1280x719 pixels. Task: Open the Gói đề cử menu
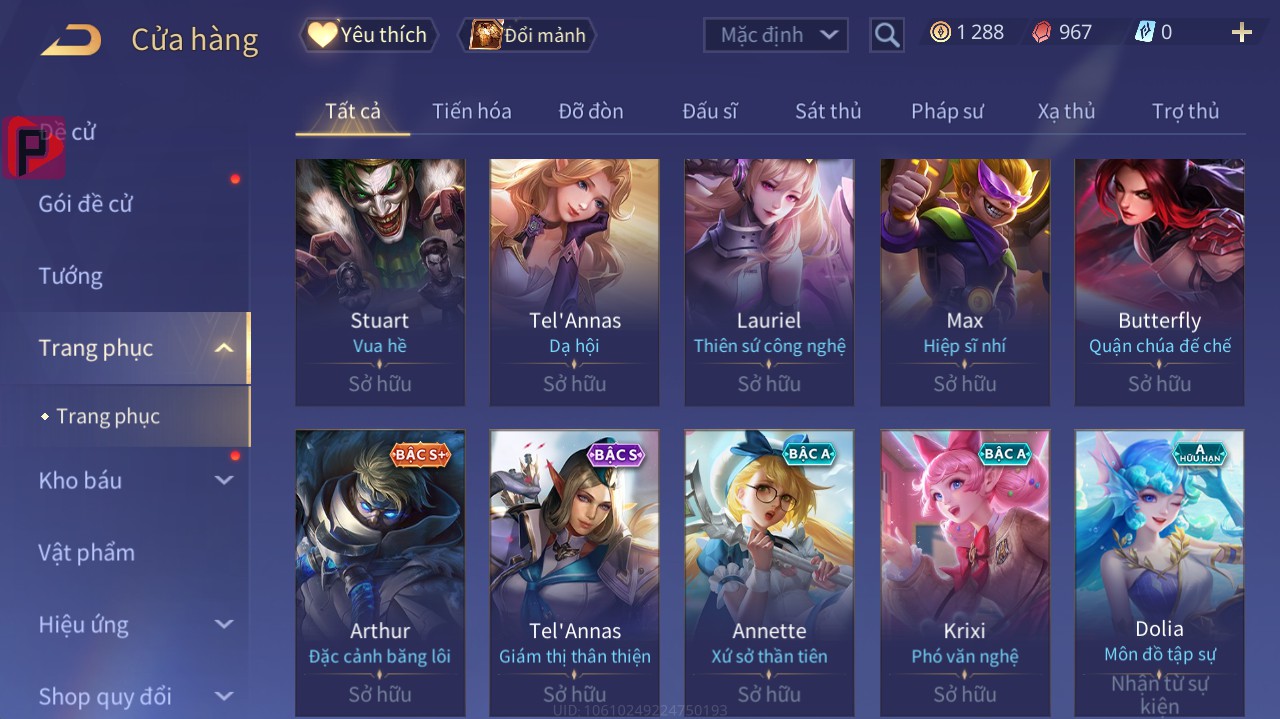(86, 204)
